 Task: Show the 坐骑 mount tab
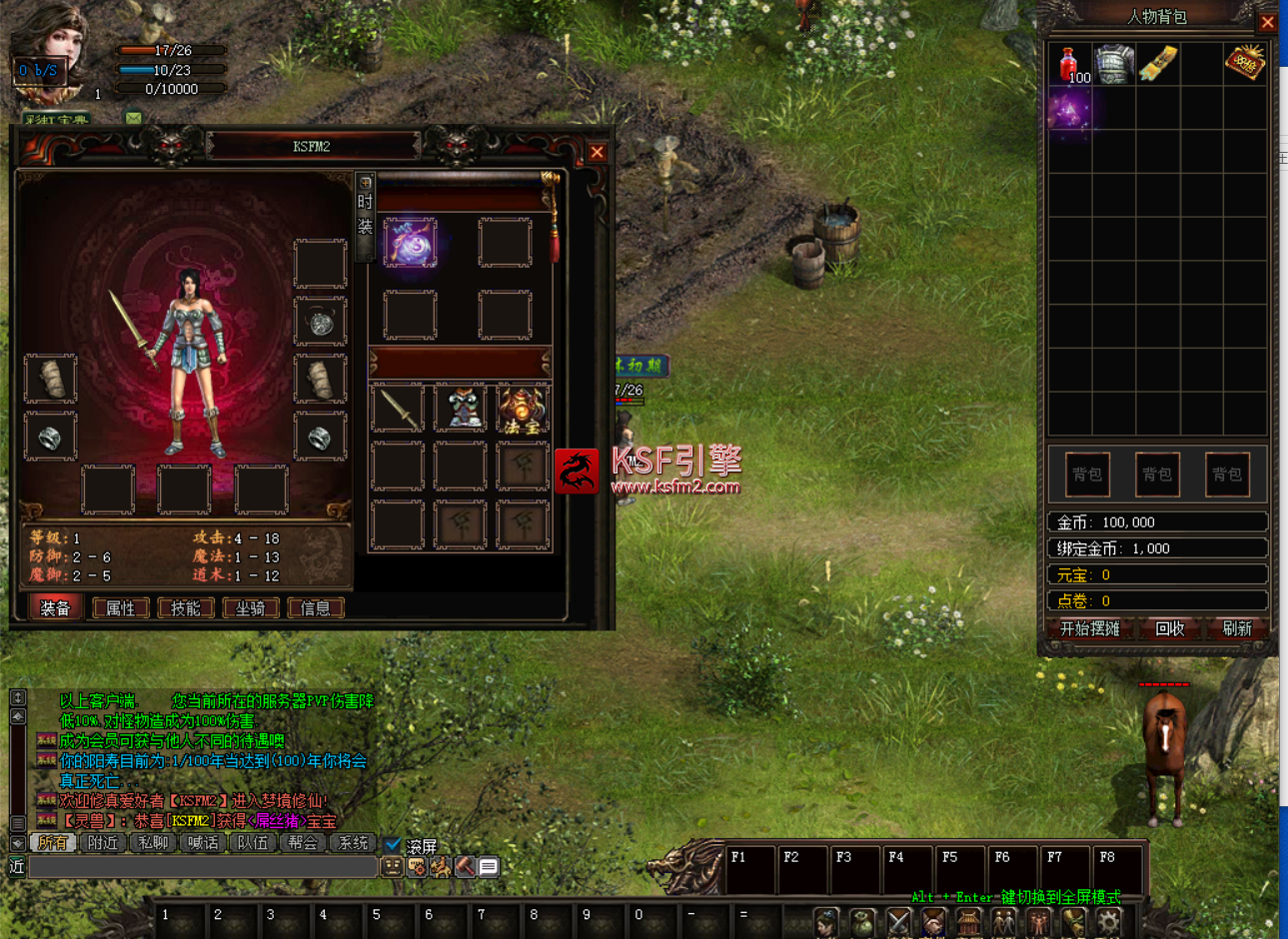point(251,607)
